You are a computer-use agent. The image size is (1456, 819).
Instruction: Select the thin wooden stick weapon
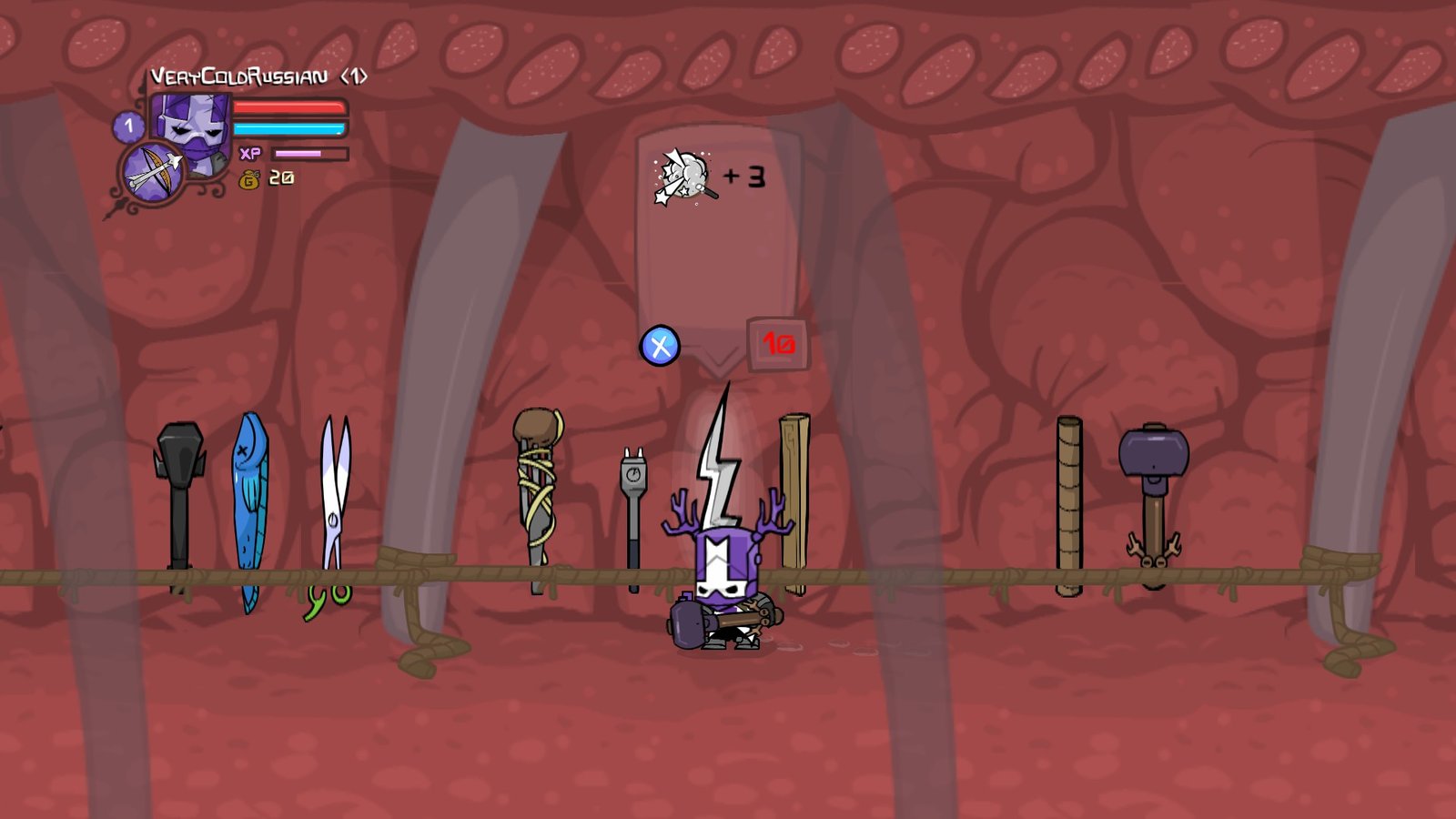coord(1069,505)
